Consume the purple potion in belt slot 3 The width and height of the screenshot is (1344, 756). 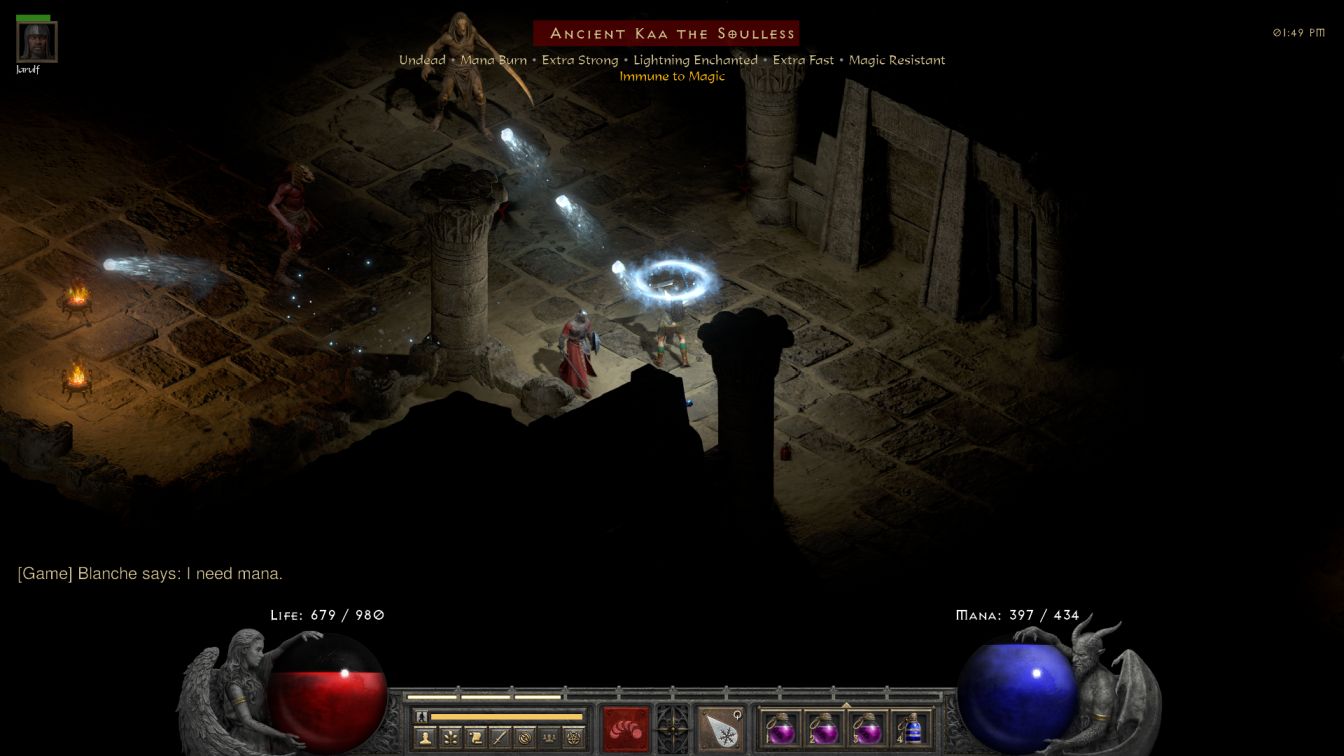(x=868, y=728)
